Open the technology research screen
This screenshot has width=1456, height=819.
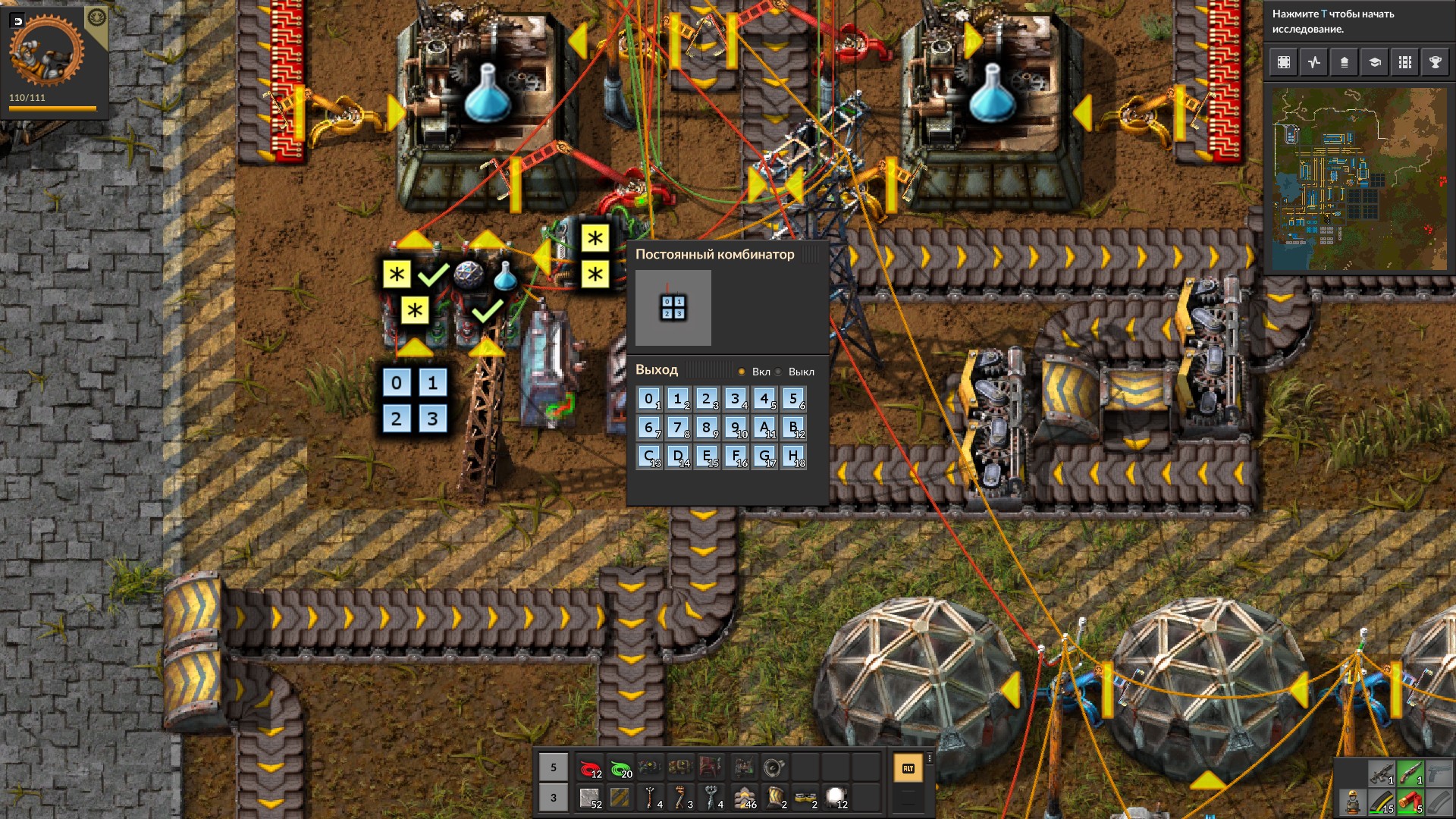click(x=1375, y=62)
